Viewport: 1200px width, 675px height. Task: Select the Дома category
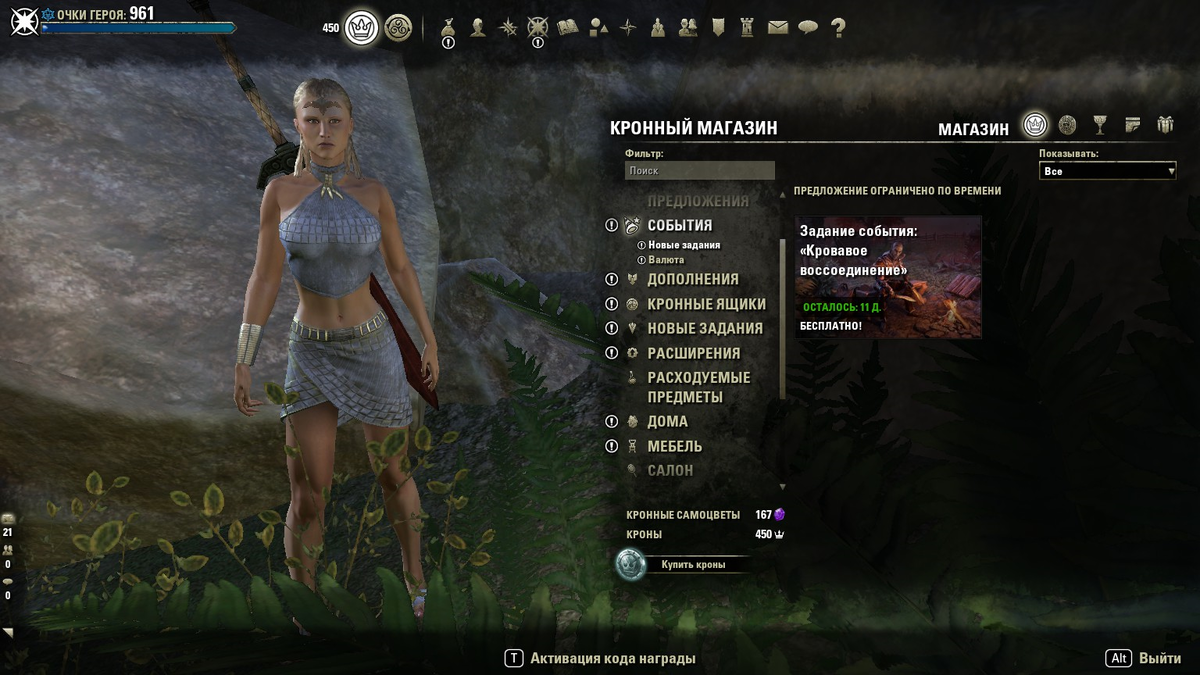click(667, 421)
